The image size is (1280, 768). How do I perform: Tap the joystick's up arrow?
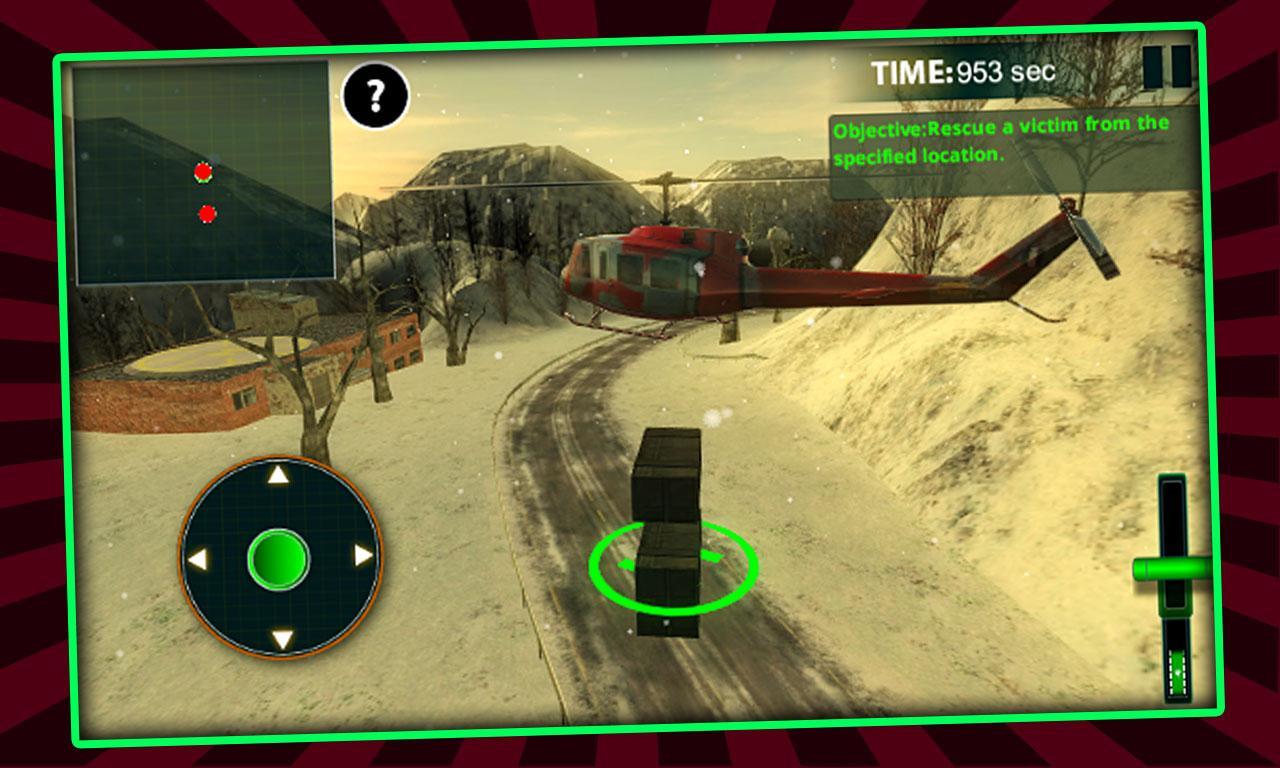point(279,475)
